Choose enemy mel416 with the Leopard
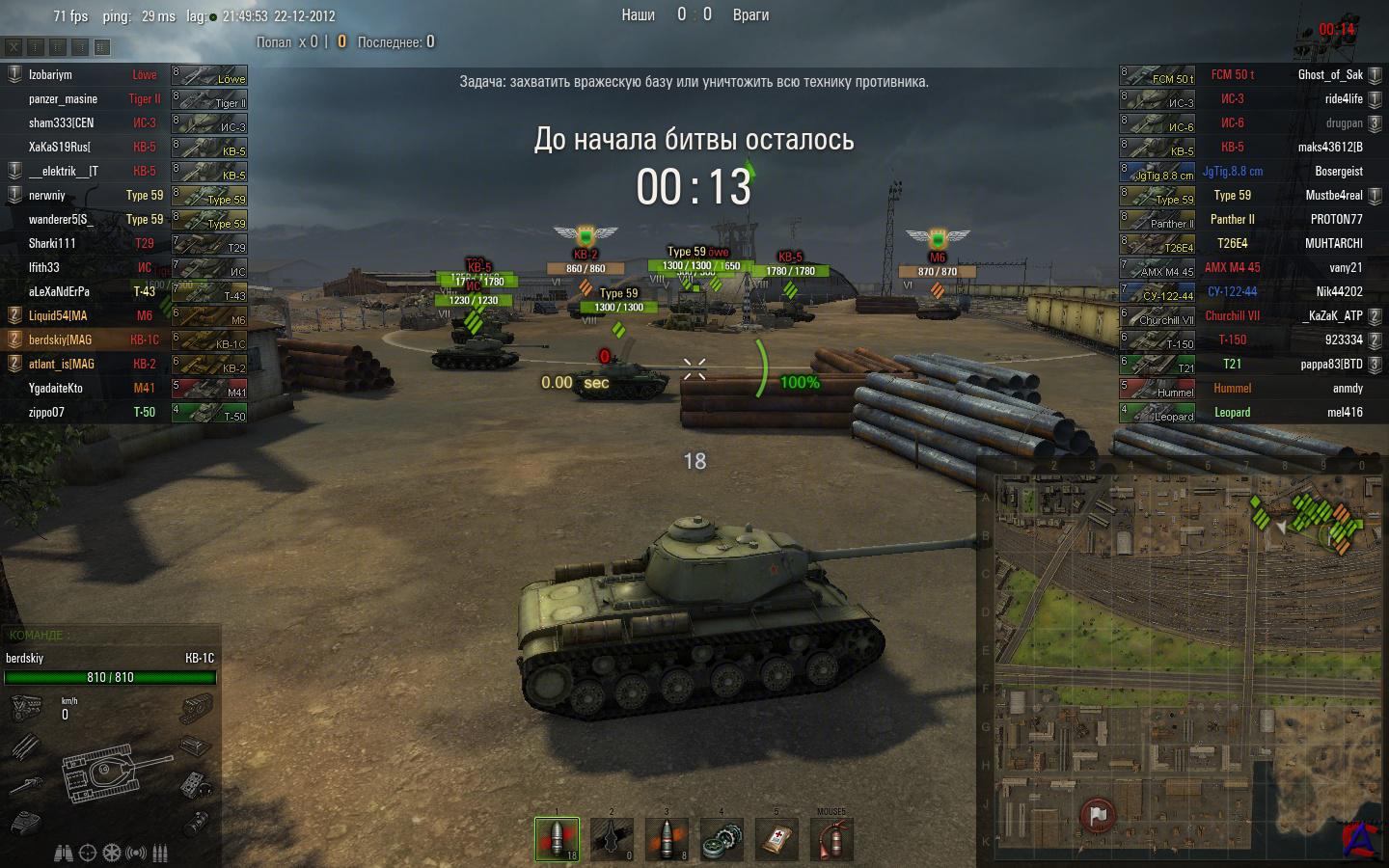This screenshot has width=1389, height=868. pyautogui.click(x=1347, y=412)
